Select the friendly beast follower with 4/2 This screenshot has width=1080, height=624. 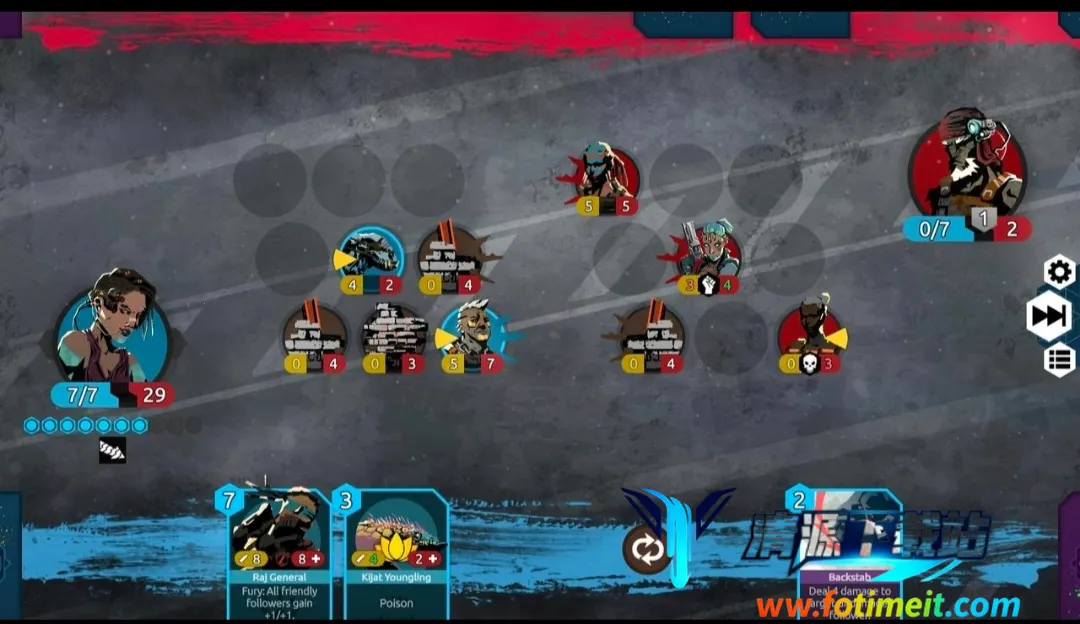(x=371, y=255)
